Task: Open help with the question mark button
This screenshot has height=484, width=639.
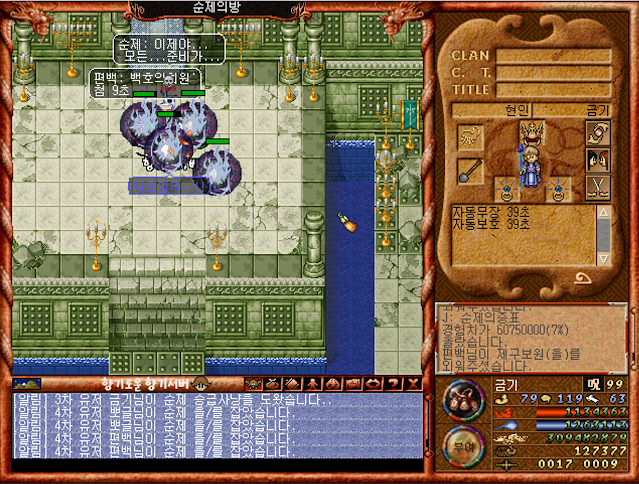Action: [x=394, y=383]
